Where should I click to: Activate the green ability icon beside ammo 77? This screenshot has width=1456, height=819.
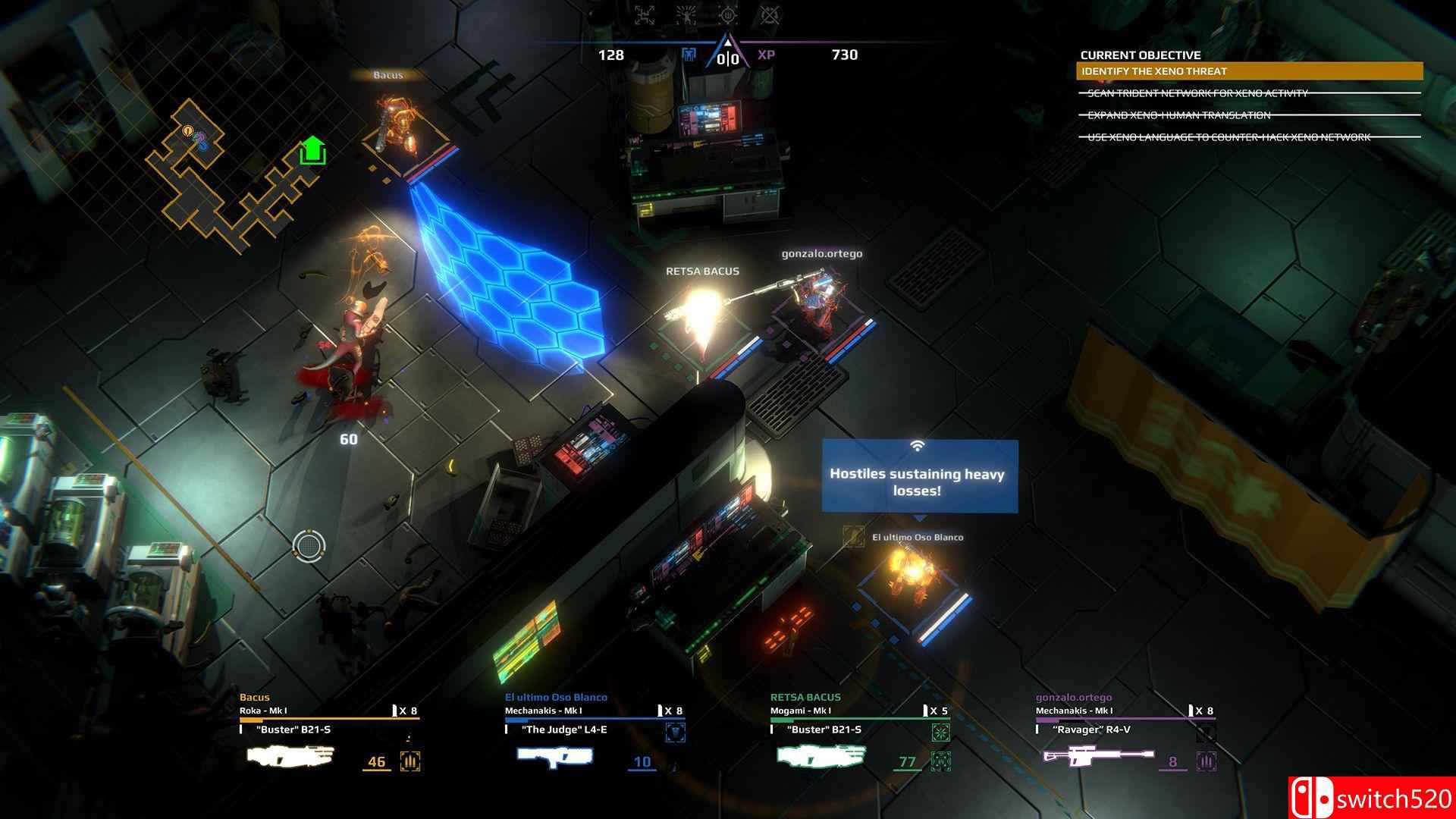(x=941, y=761)
